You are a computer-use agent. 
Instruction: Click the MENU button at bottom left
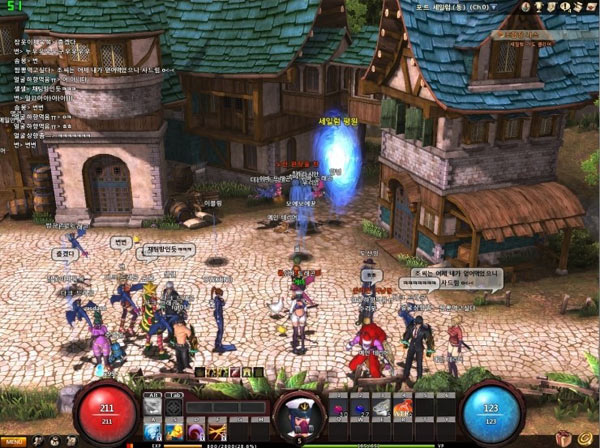[x=14, y=441]
